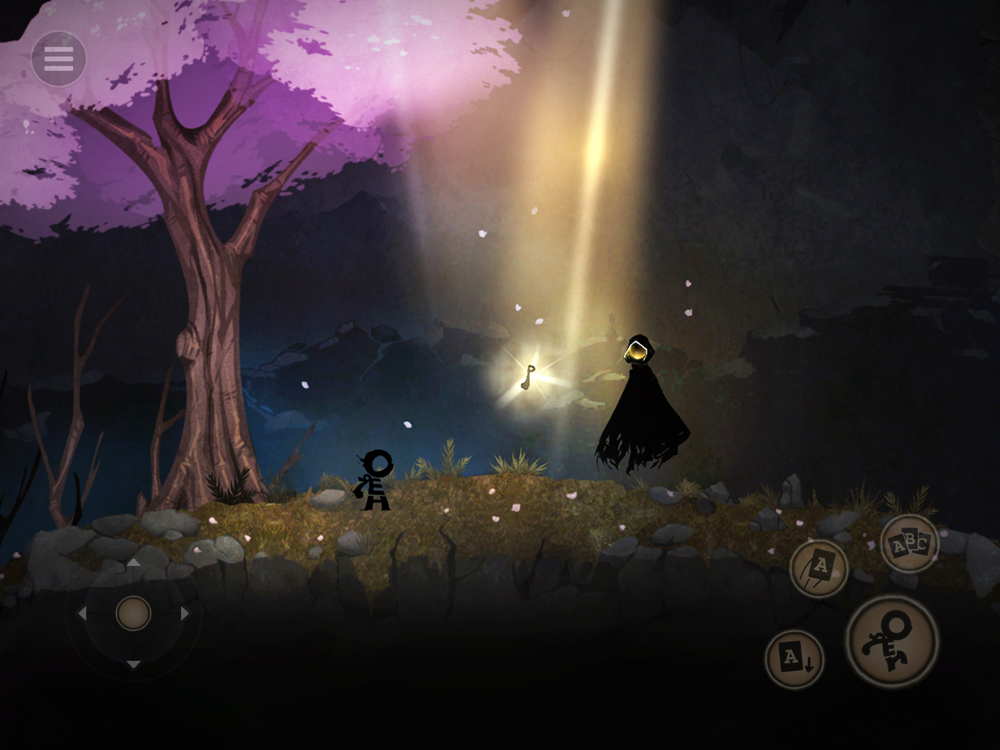Open the hamburger pause menu
This screenshot has height=750, width=1000.
coord(58,59)
